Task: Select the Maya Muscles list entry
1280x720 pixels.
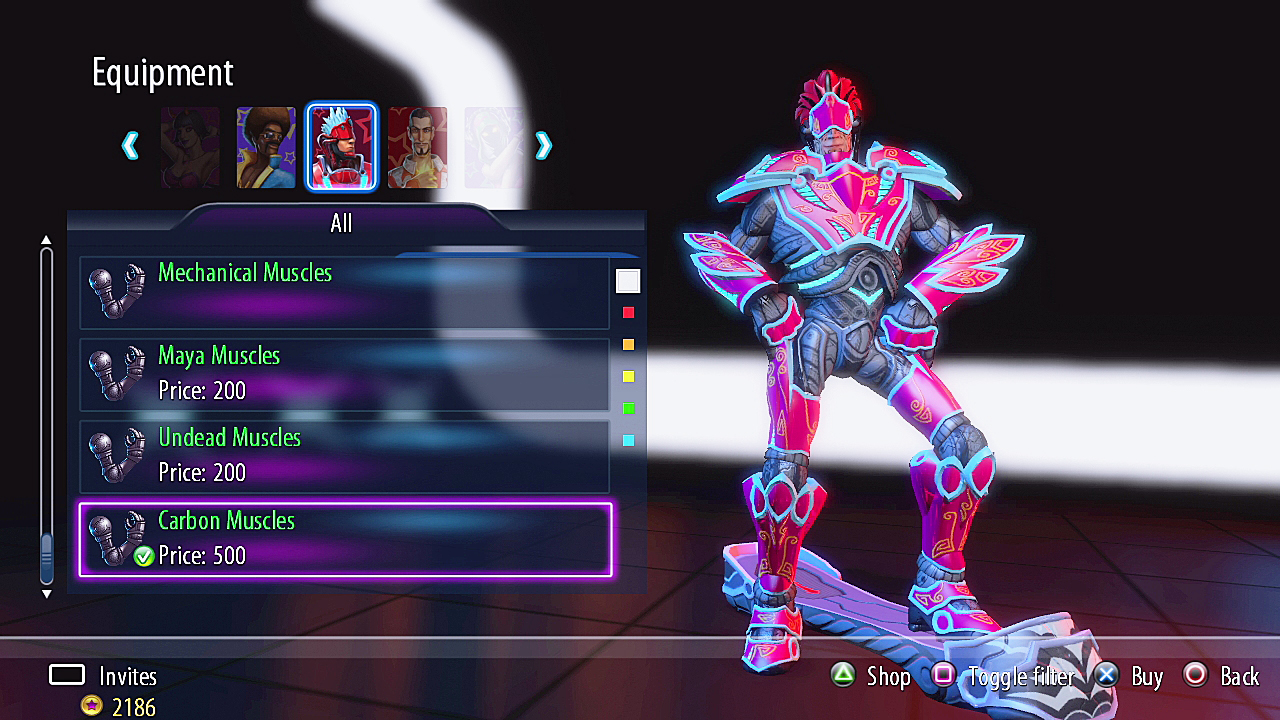Action: [350, 371]
